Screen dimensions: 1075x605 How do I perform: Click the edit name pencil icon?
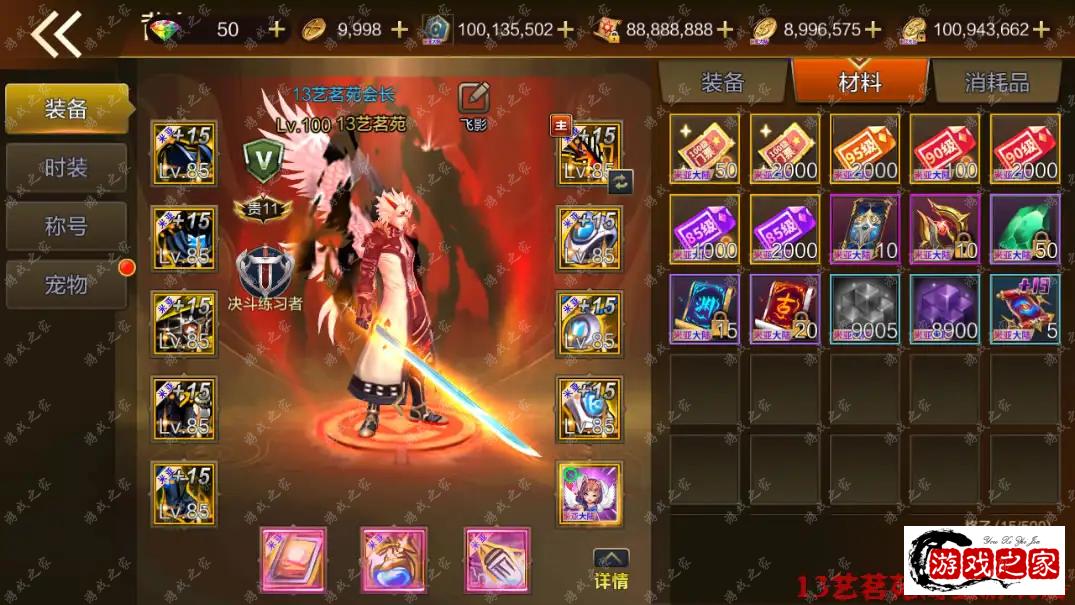(473, 98)
